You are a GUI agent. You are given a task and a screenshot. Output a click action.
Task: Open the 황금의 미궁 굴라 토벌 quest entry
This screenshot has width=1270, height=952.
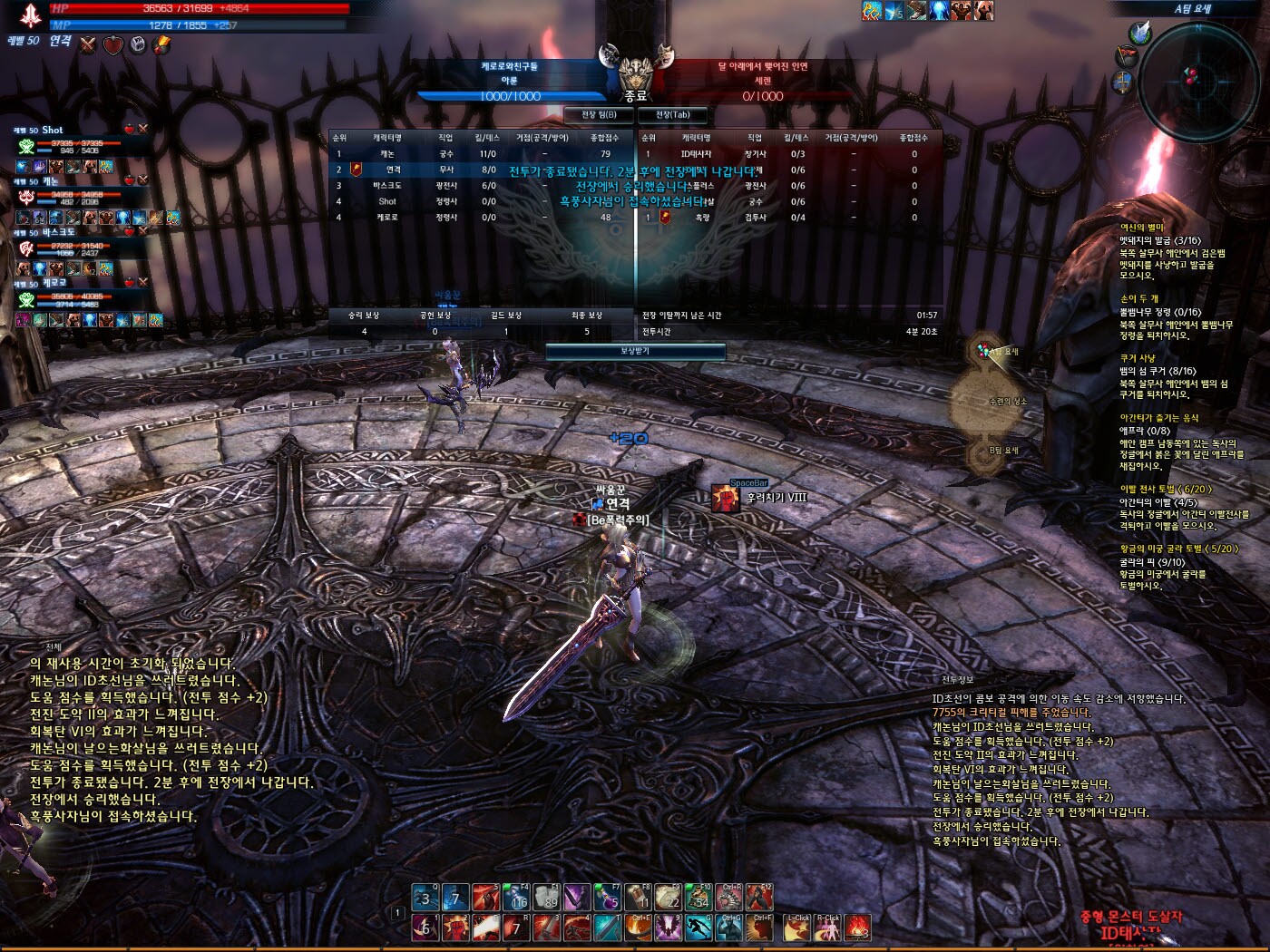(x=1177, y=549)
